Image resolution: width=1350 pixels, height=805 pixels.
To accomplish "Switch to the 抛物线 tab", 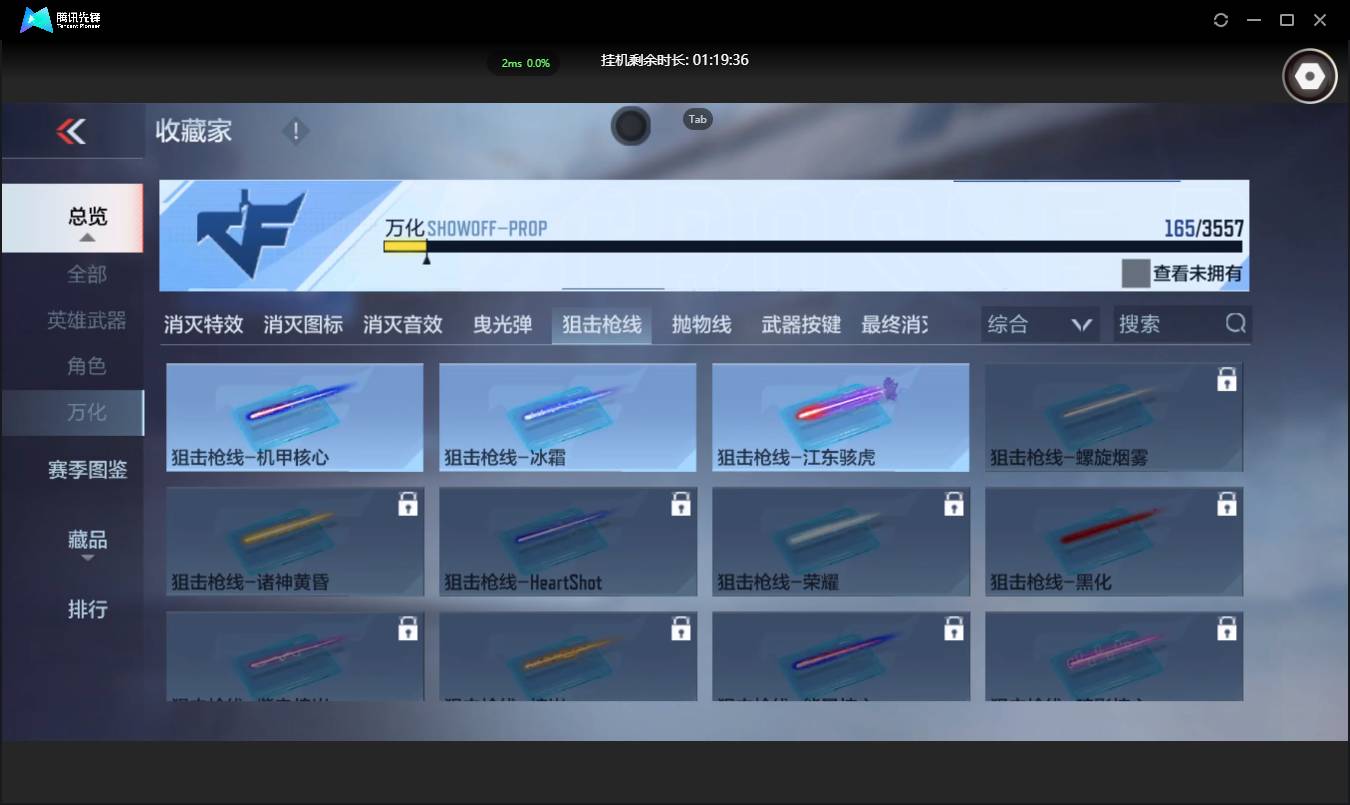I will click(701, 323).
